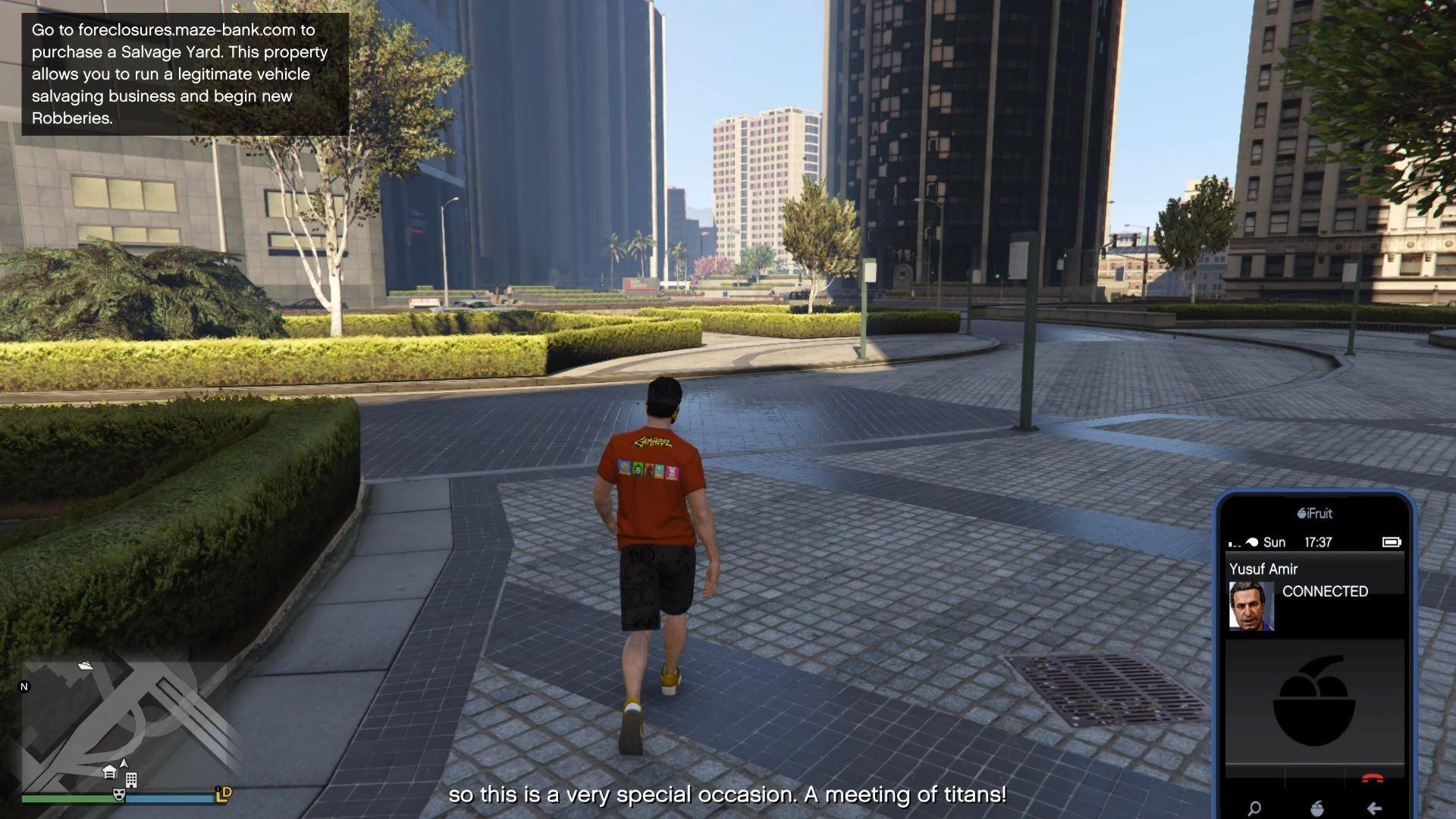This screenshot has height=819, width=1456.
Task: Click the yacht marker on the minimap
Action: click(x=86, y=666)
